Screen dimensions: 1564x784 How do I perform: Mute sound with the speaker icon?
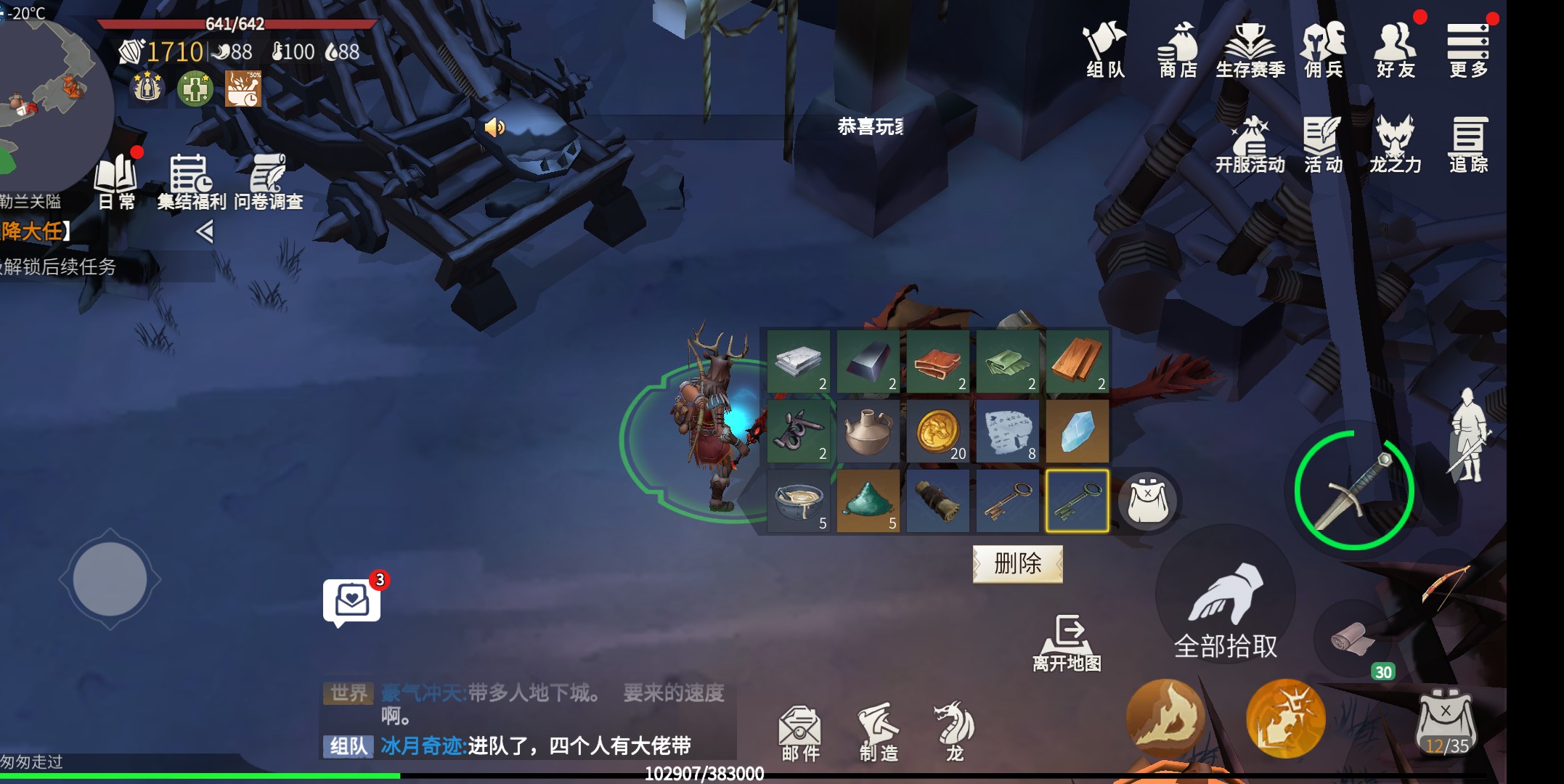tap(494, 127)
